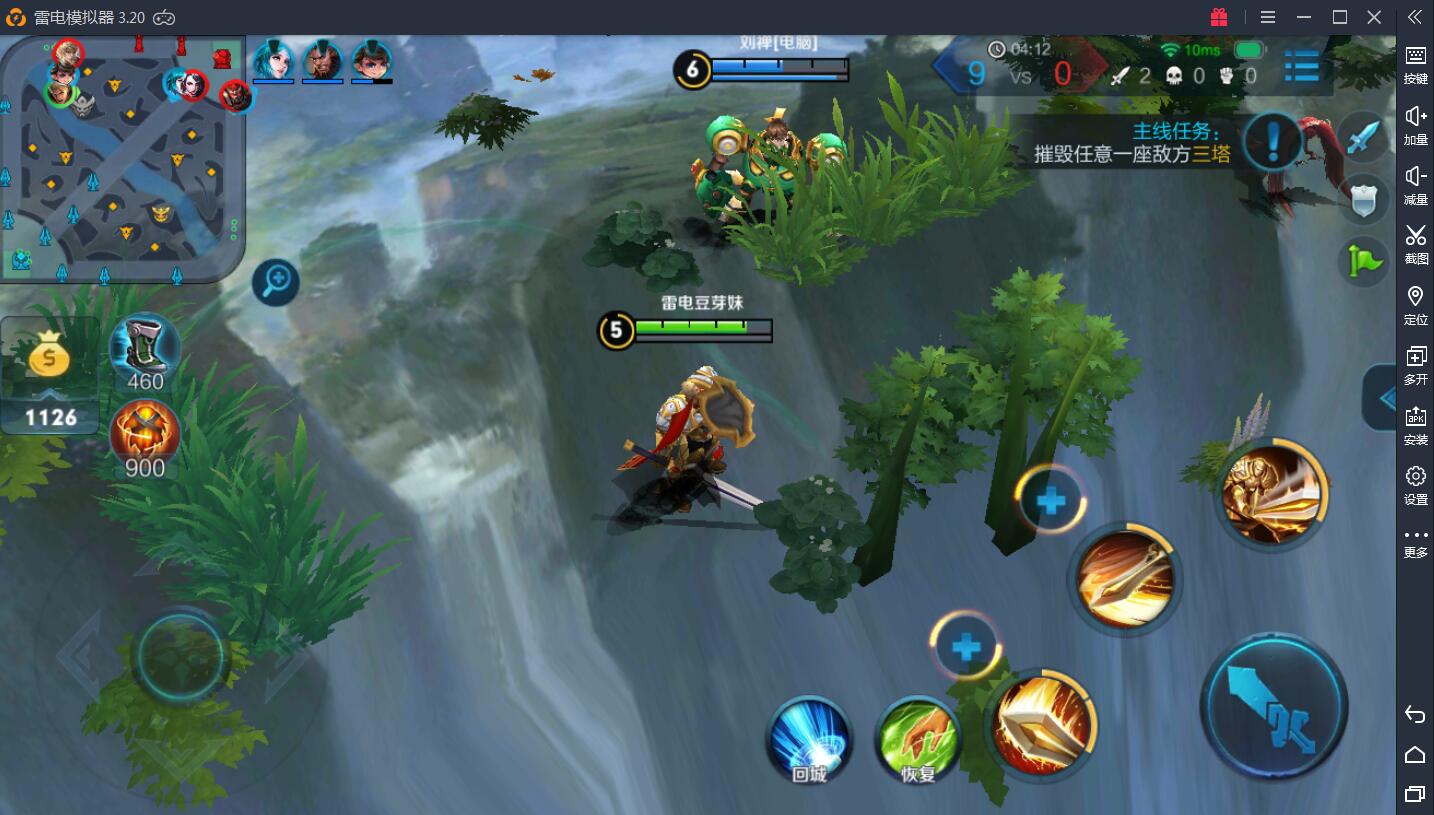
Task: Buy the recommended 900 gold item
Action: click(145, 437)
